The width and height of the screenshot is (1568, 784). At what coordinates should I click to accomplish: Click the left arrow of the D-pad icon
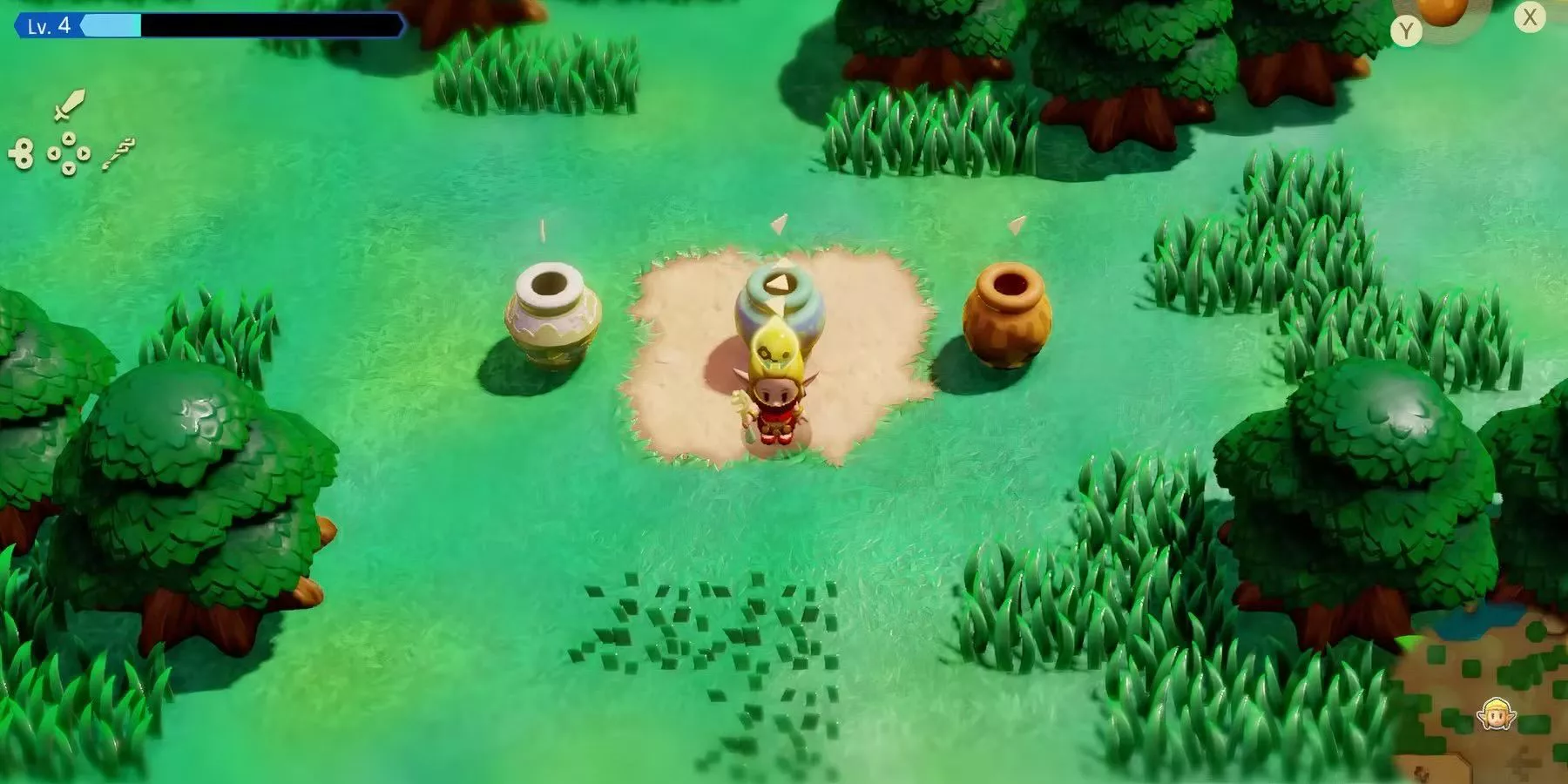point(54,153)
